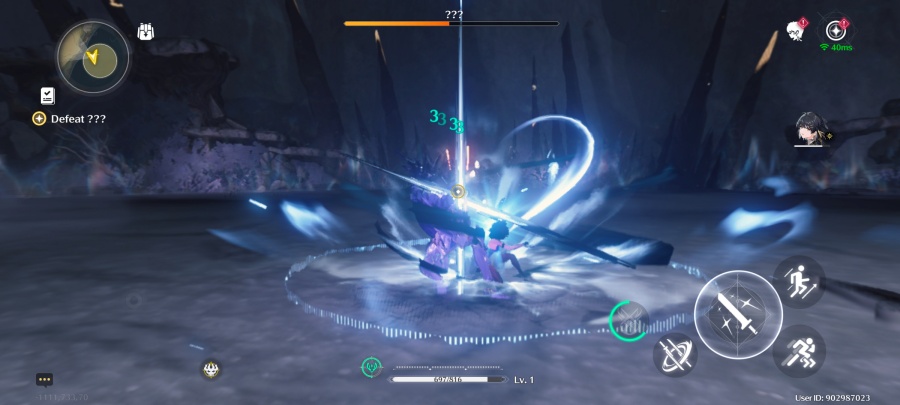Image resolution: width=900 pixels, height=405 pixels.
Task: Open the quest checklist icon
Action: tap(47, 95)
